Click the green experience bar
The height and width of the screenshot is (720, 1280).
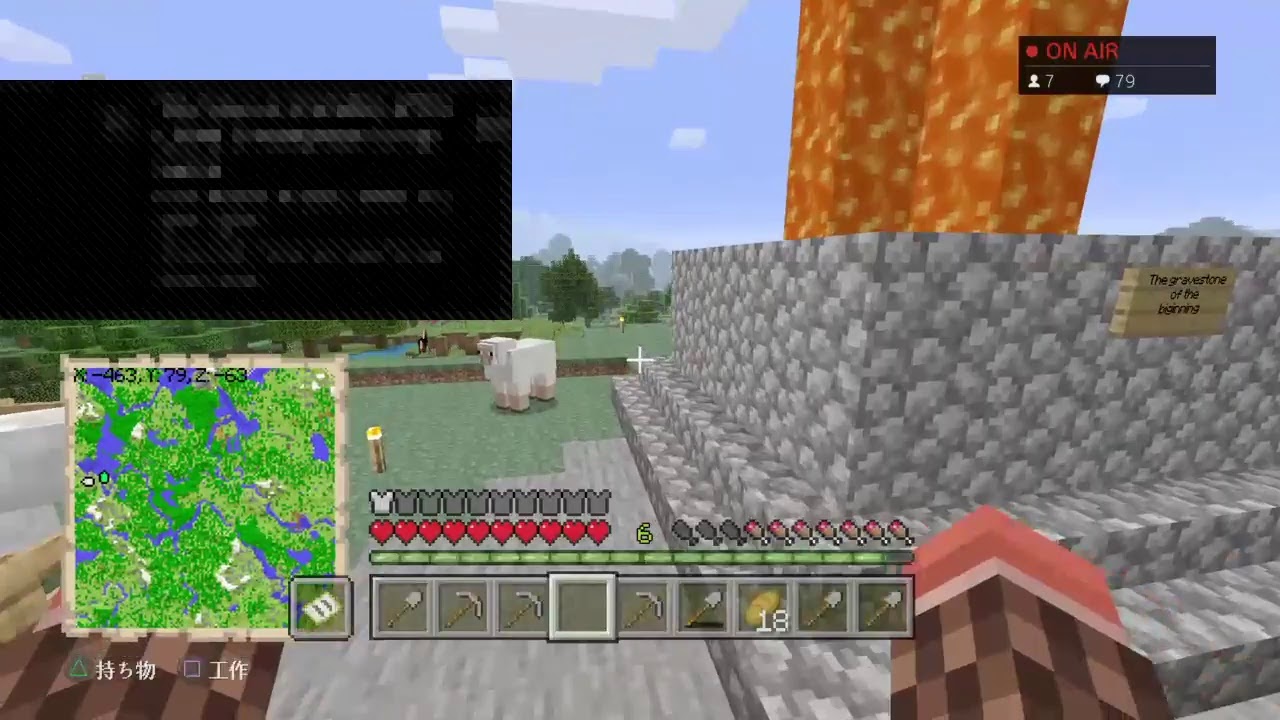point(640,557)
